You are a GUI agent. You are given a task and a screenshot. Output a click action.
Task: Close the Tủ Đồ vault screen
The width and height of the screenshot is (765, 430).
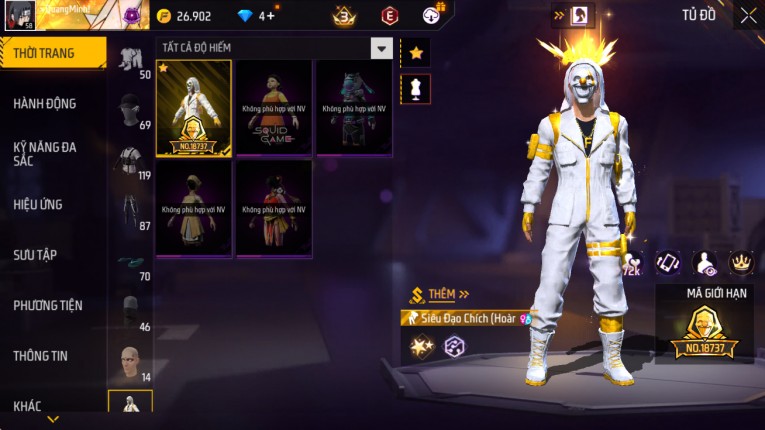pos(748,15)
